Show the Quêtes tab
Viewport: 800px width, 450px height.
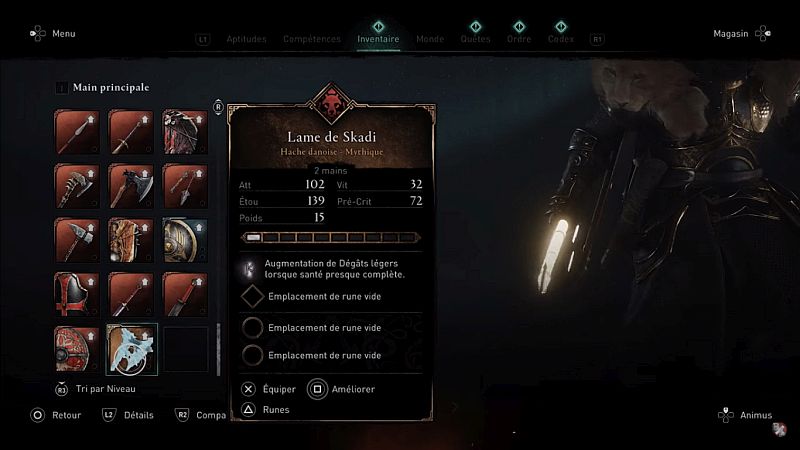[x=475, y=40]
